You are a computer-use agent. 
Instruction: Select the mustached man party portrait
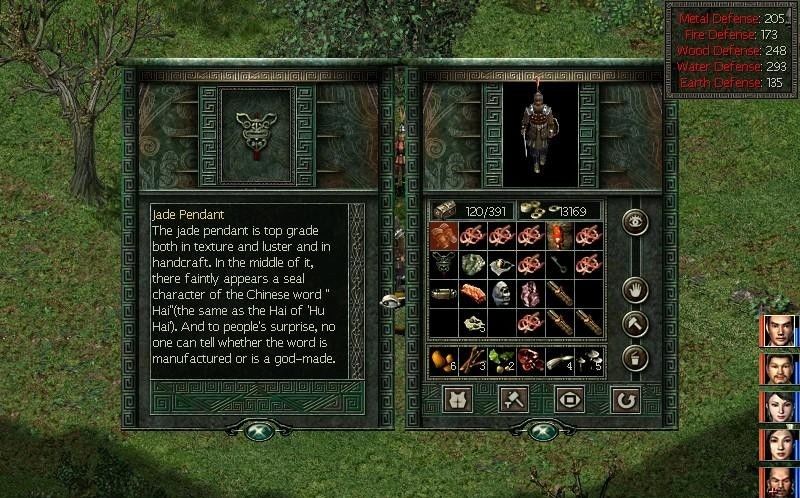coord(780,369)
